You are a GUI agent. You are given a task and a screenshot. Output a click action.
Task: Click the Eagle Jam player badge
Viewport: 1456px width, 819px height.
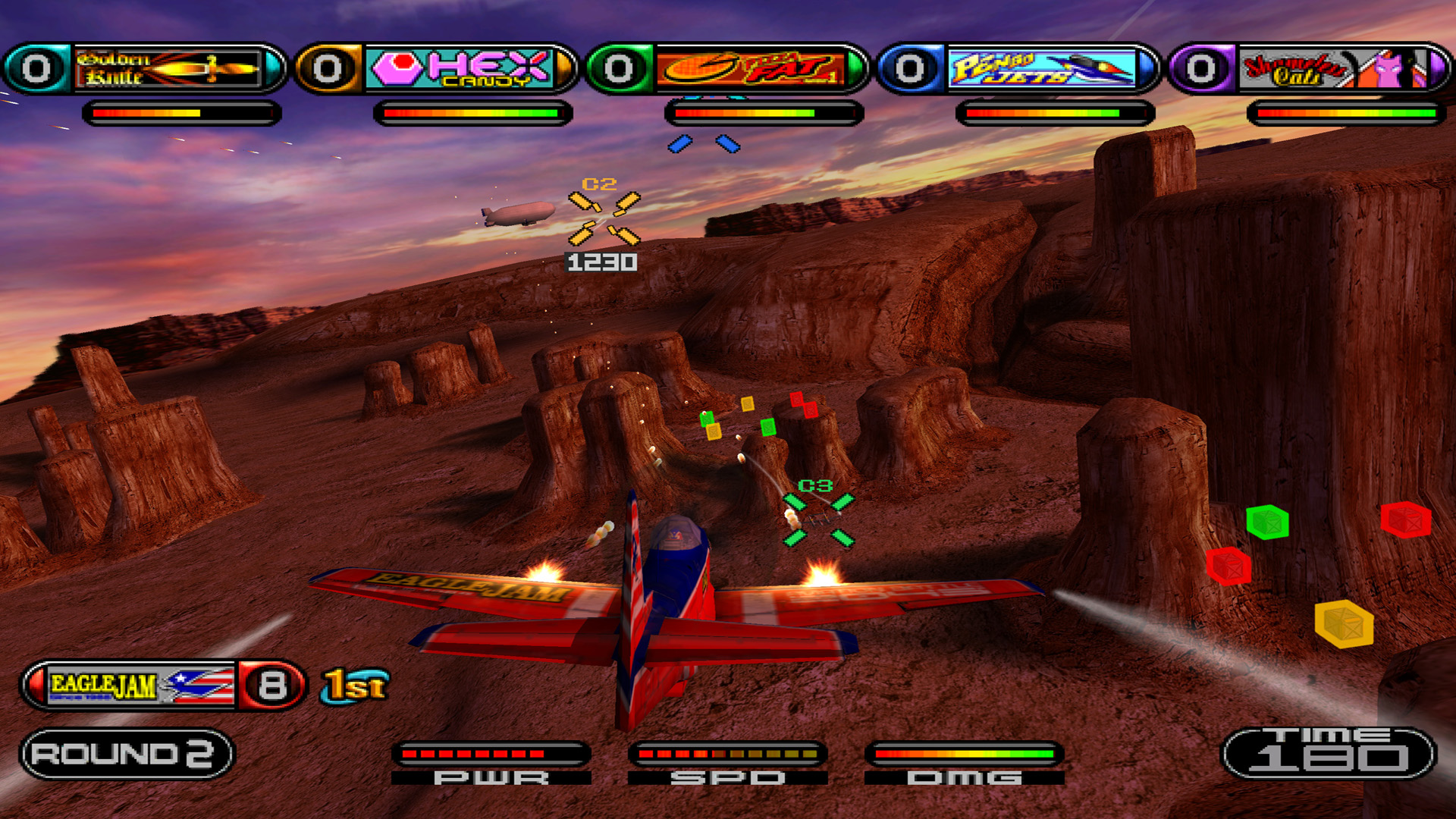(x=141, y=686)
